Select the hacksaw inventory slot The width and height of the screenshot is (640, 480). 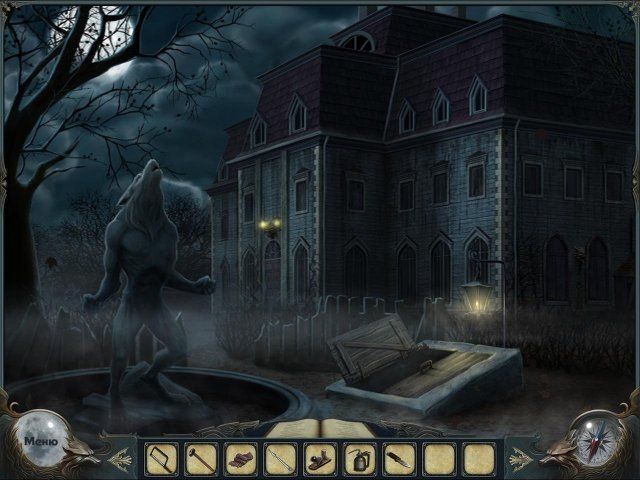[x=161, y=458]
